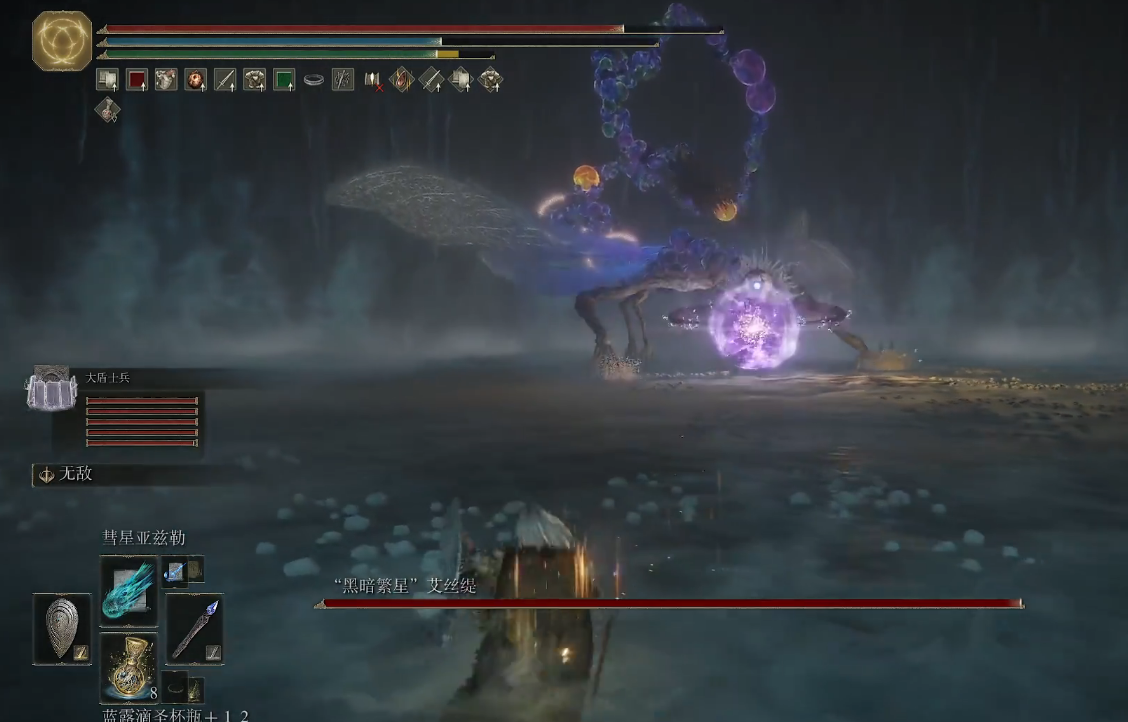This screenshot has width=1128, height=722.
Task: Click the flask buff icon in the second row
Action: tap(107, 109)
